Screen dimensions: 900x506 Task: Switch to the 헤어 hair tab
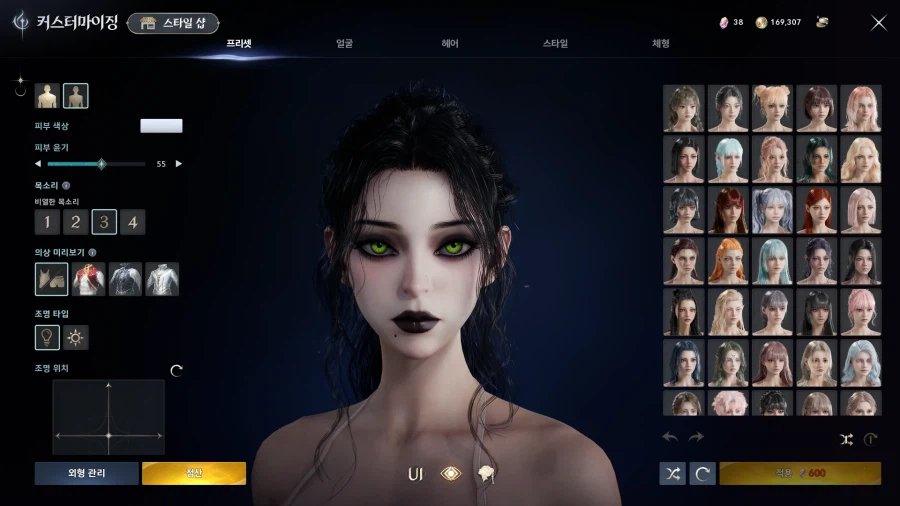pos(450,44)
